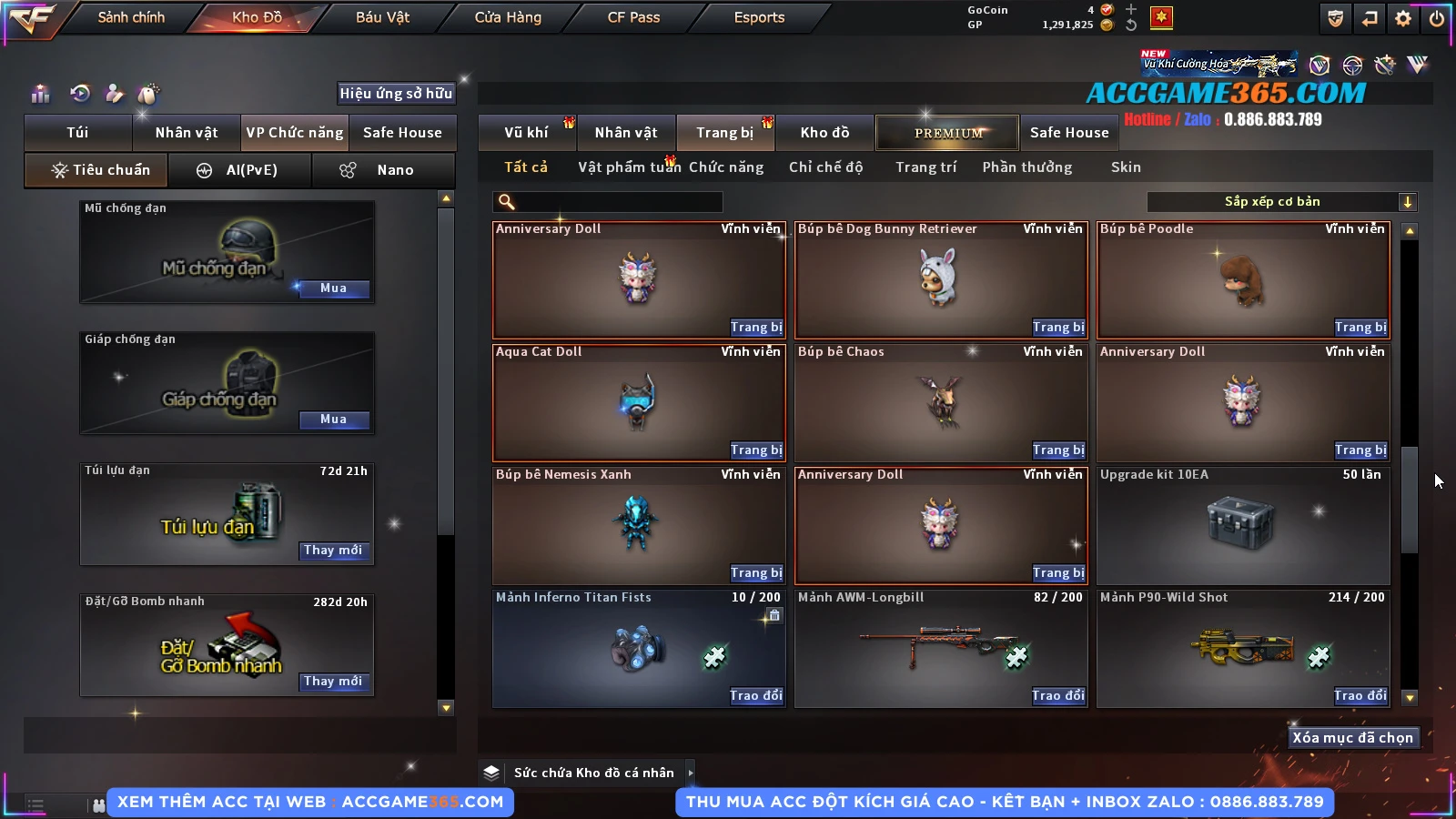The width and height of the screenshot is (1456, 819).
Task: Open the CF Pass menu
Action: pos(633,17)
